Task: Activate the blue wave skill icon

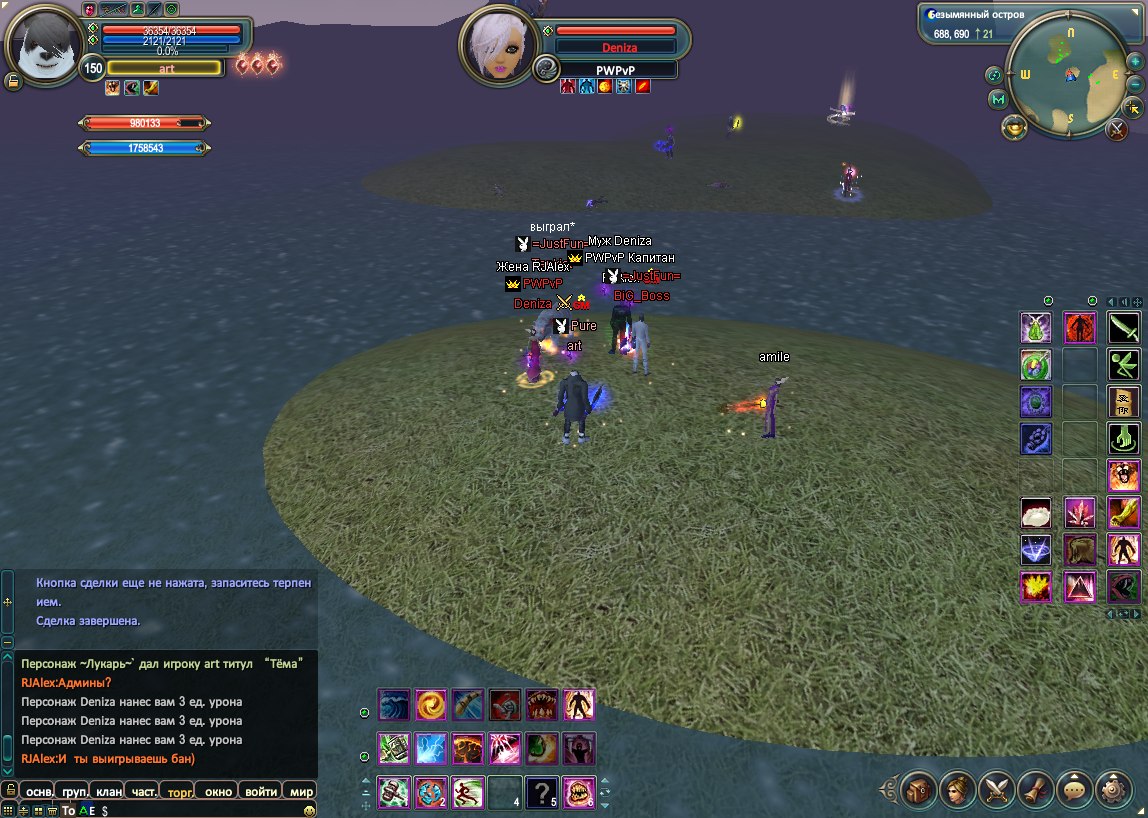Action: [x=394, y=705]
